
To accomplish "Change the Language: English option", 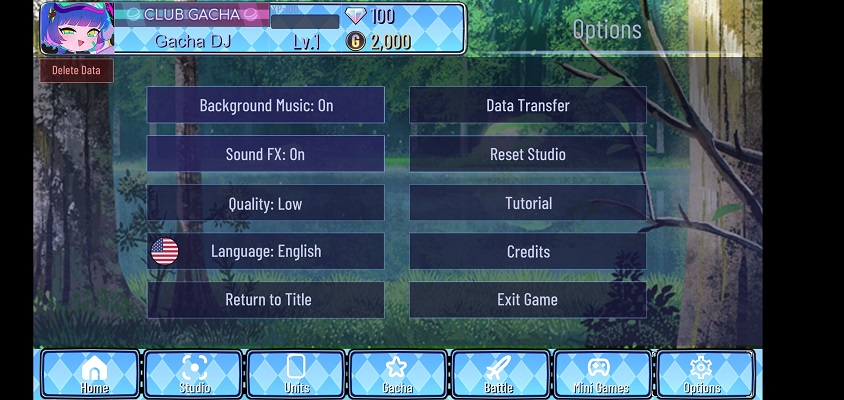I will click(266, 251).
